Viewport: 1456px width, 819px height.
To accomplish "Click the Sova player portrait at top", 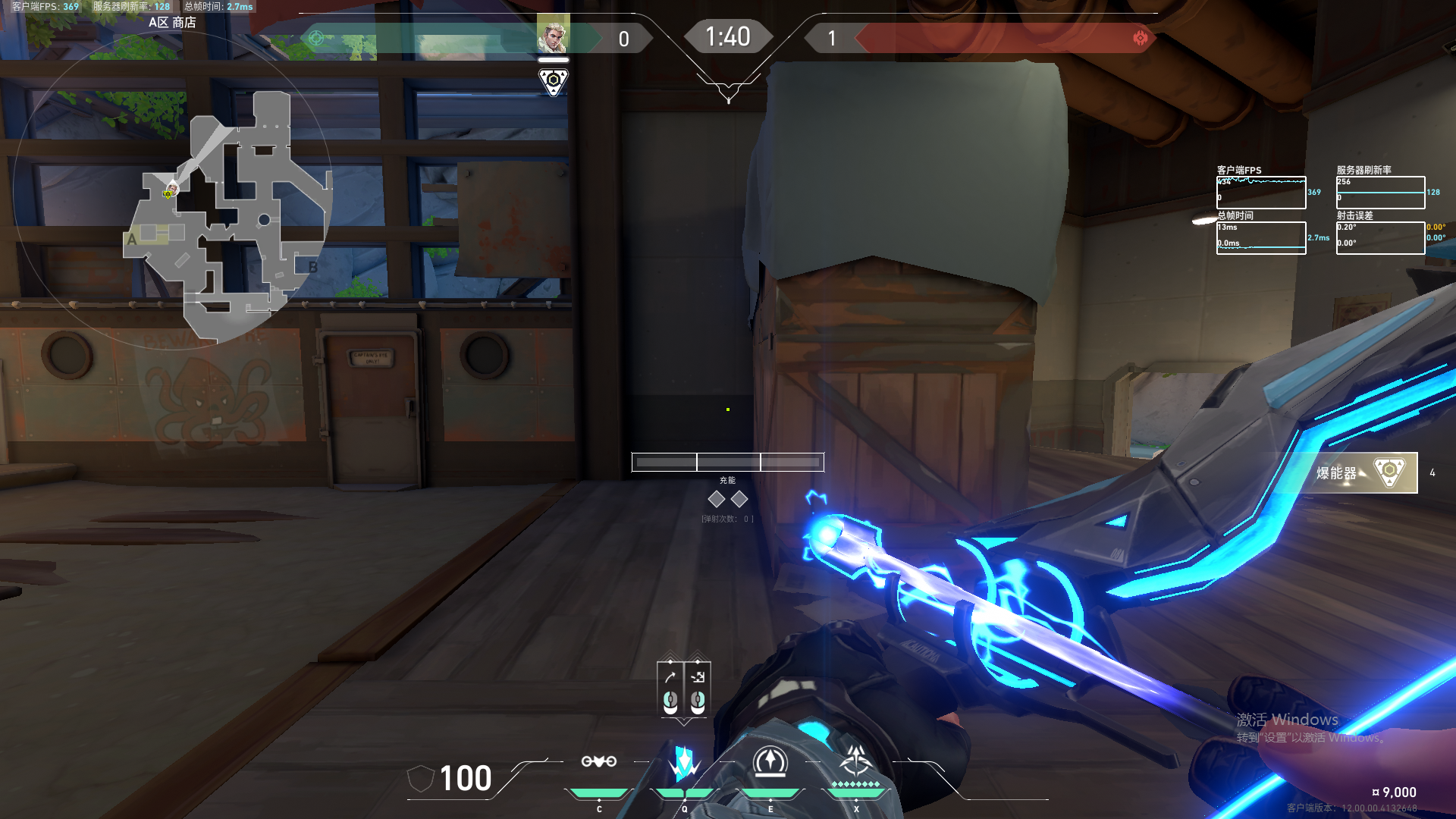I will point(553,34).
